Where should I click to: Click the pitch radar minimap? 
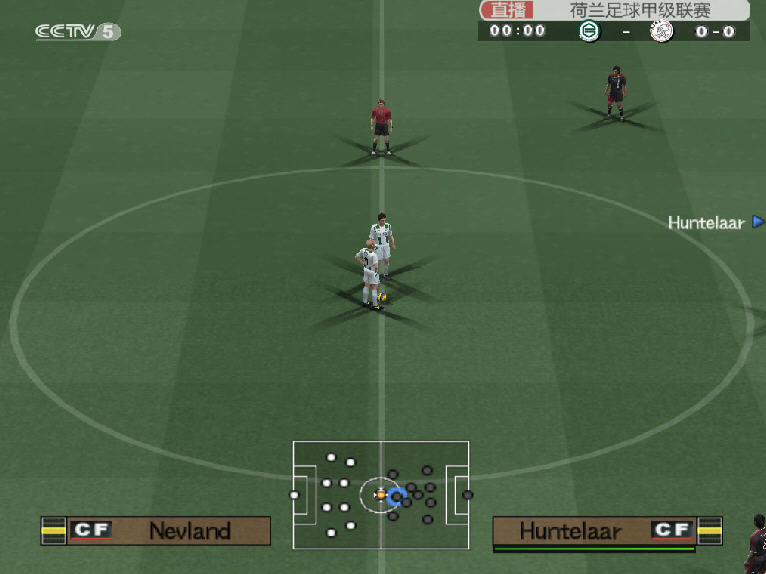[380, 495]
